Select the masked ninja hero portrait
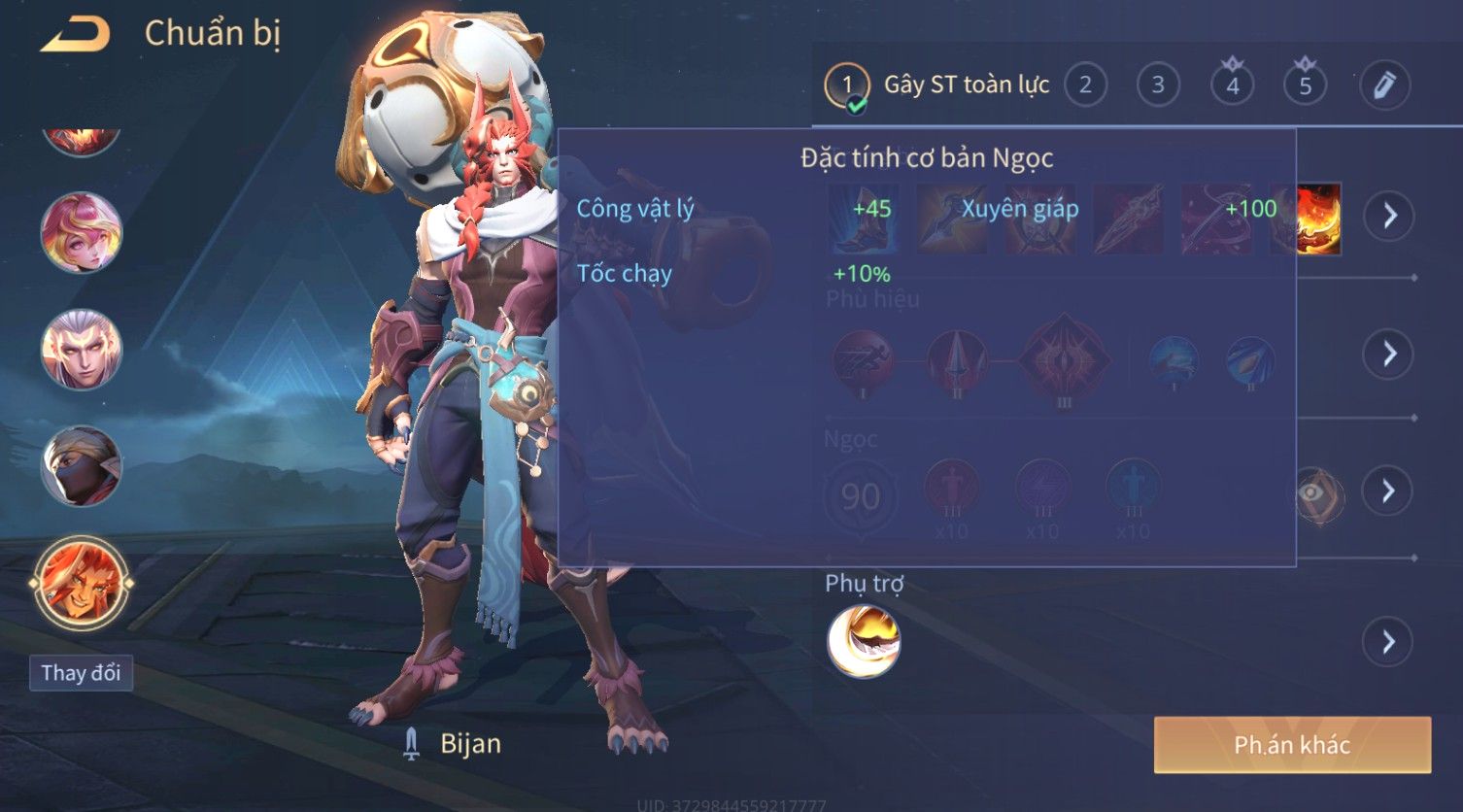 [82, 466]
